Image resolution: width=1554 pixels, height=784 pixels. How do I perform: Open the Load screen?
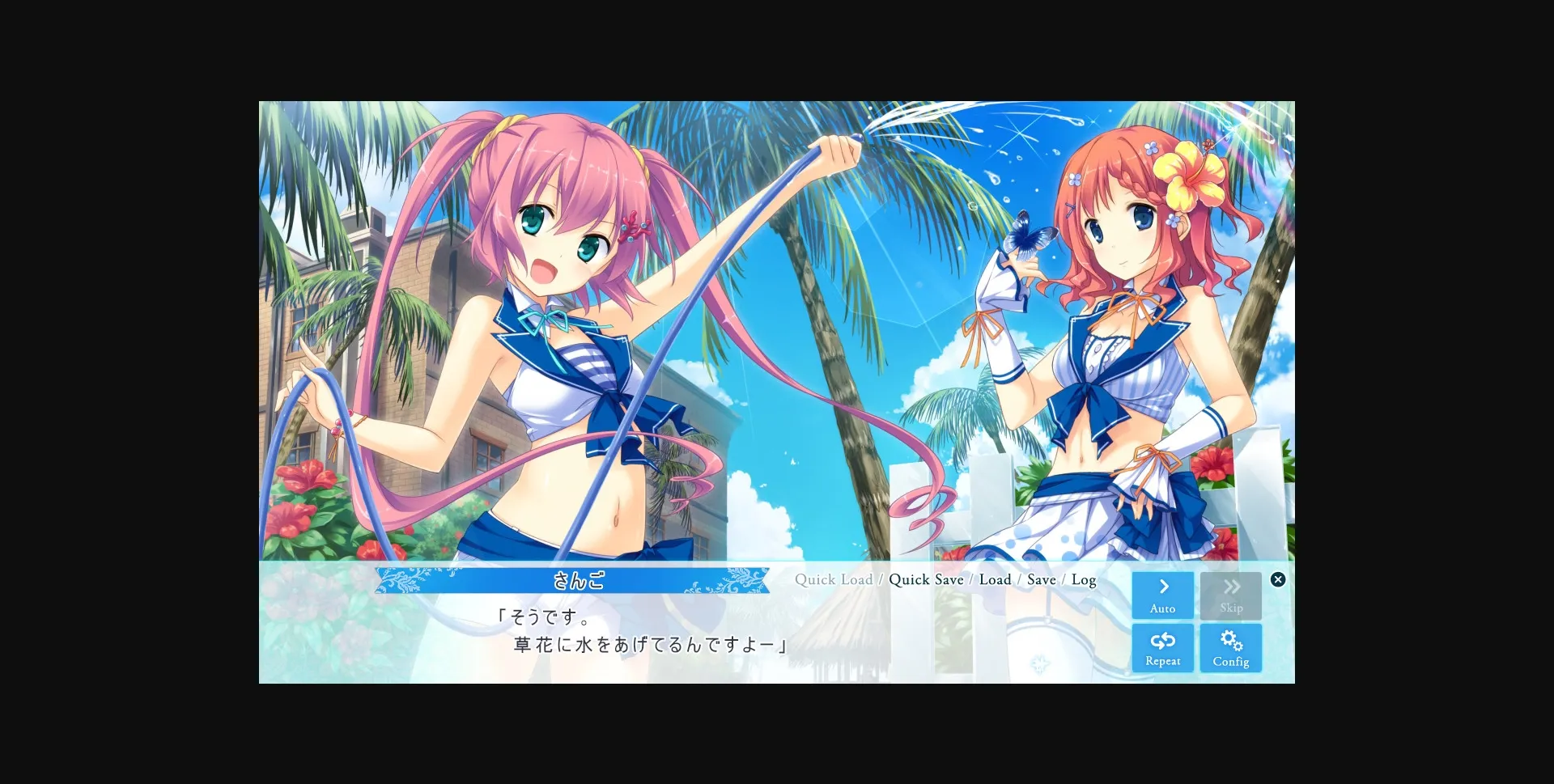pyautogui.click(x=996, y=579)
